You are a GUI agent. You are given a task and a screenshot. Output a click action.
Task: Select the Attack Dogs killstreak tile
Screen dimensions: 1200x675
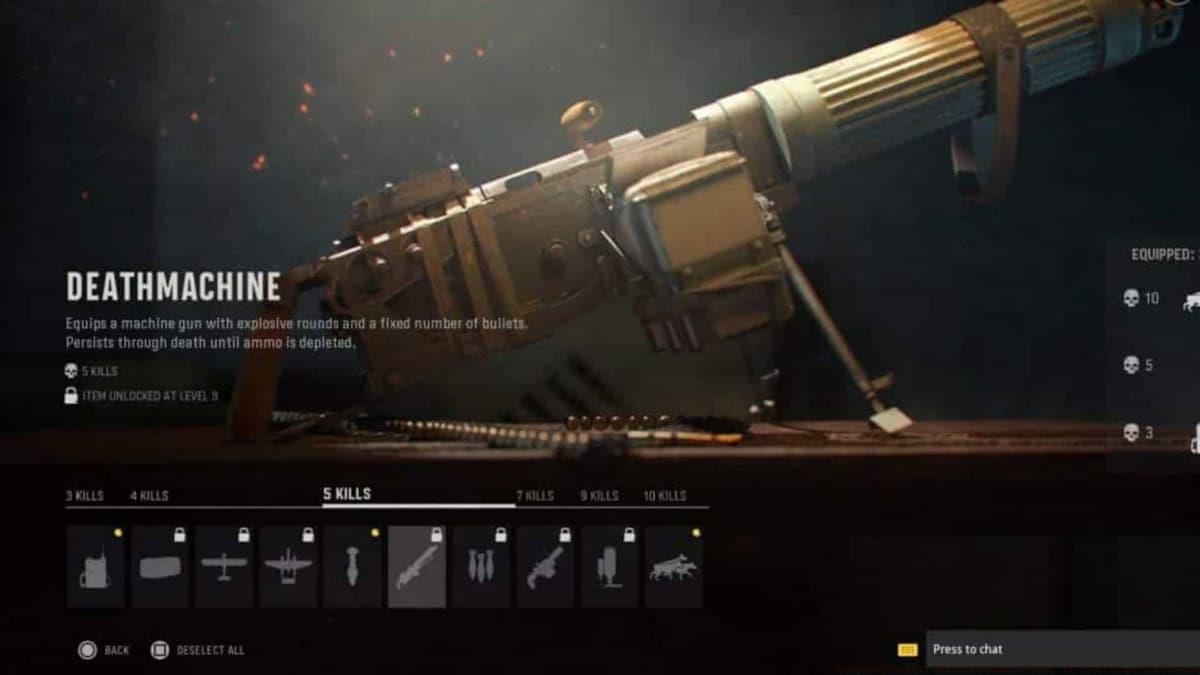(673, 567)
